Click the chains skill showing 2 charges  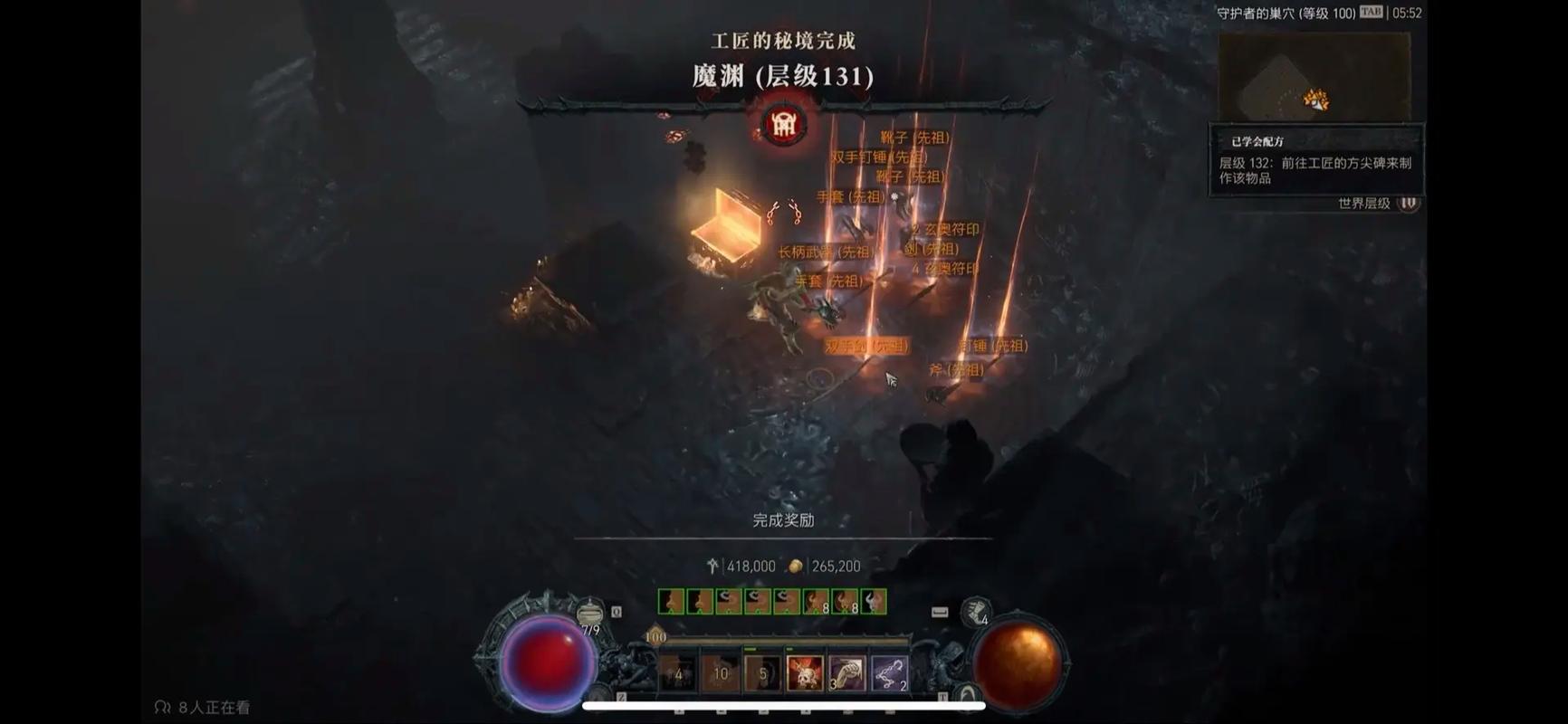(x=888, y=673)
